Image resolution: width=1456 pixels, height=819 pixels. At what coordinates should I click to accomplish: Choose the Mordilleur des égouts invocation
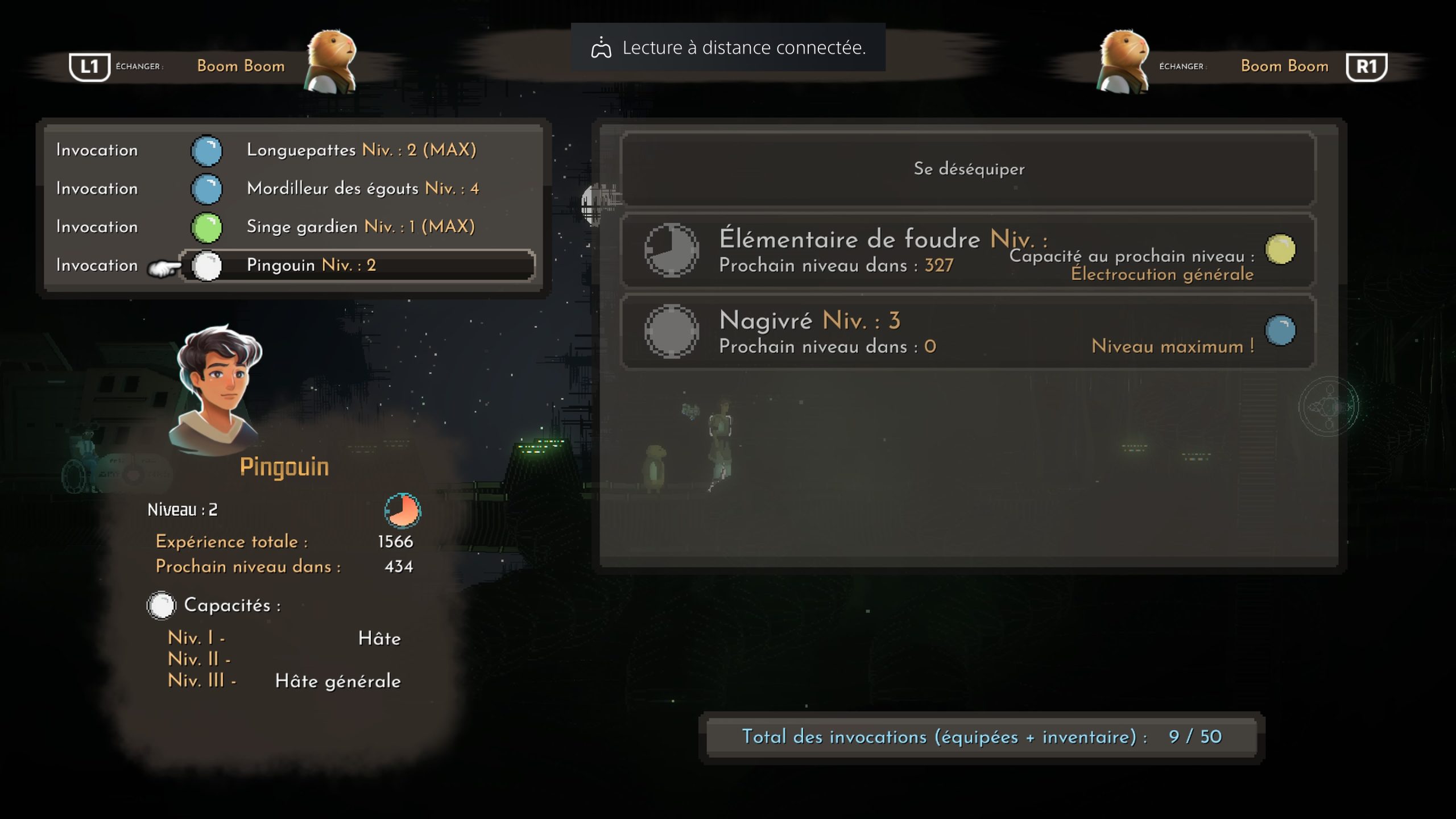pyautogui.click(x=362, y=189)
